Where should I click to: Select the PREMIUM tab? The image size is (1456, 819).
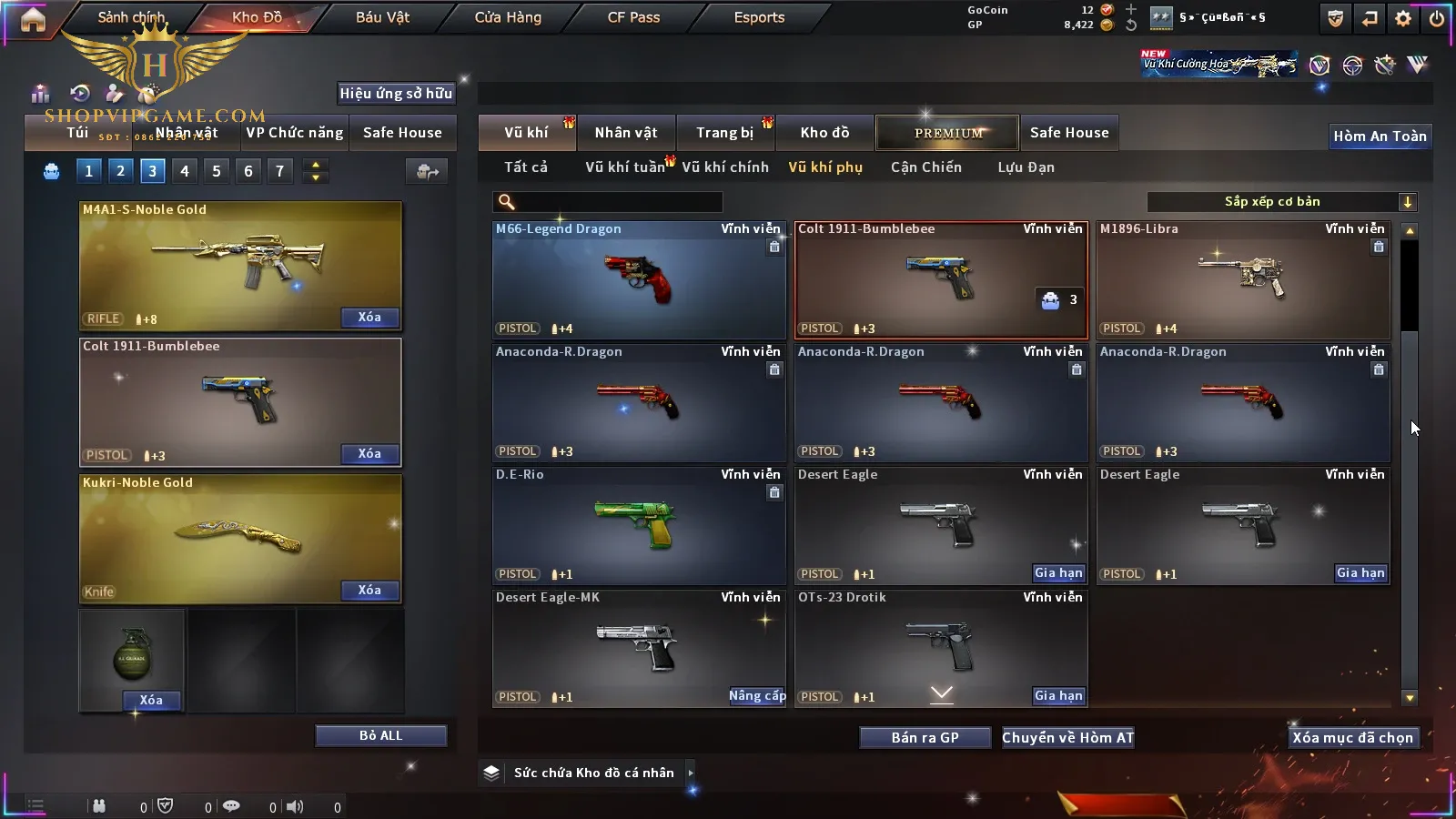click(948, 133)
